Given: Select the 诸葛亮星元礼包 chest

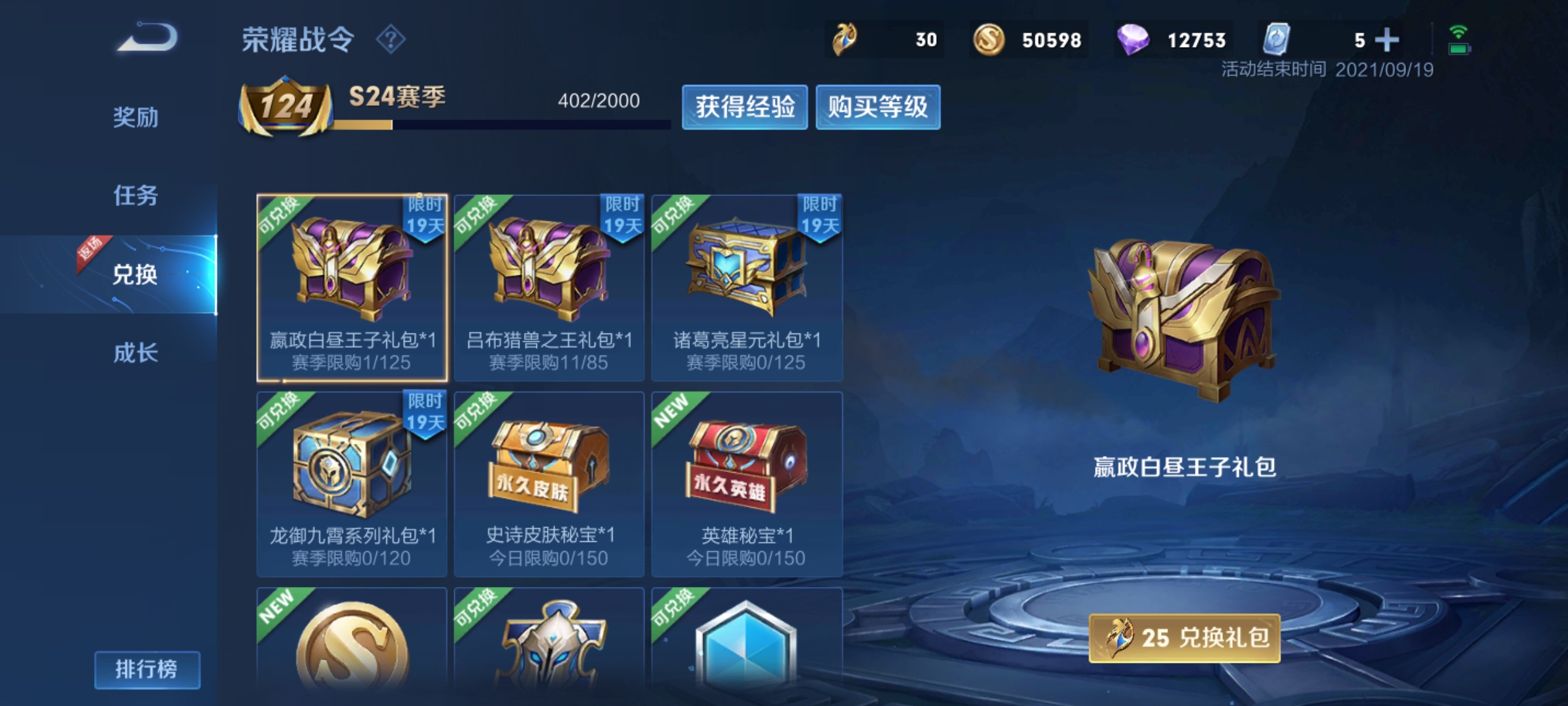Looking at the screenshot, I should 747,288.
